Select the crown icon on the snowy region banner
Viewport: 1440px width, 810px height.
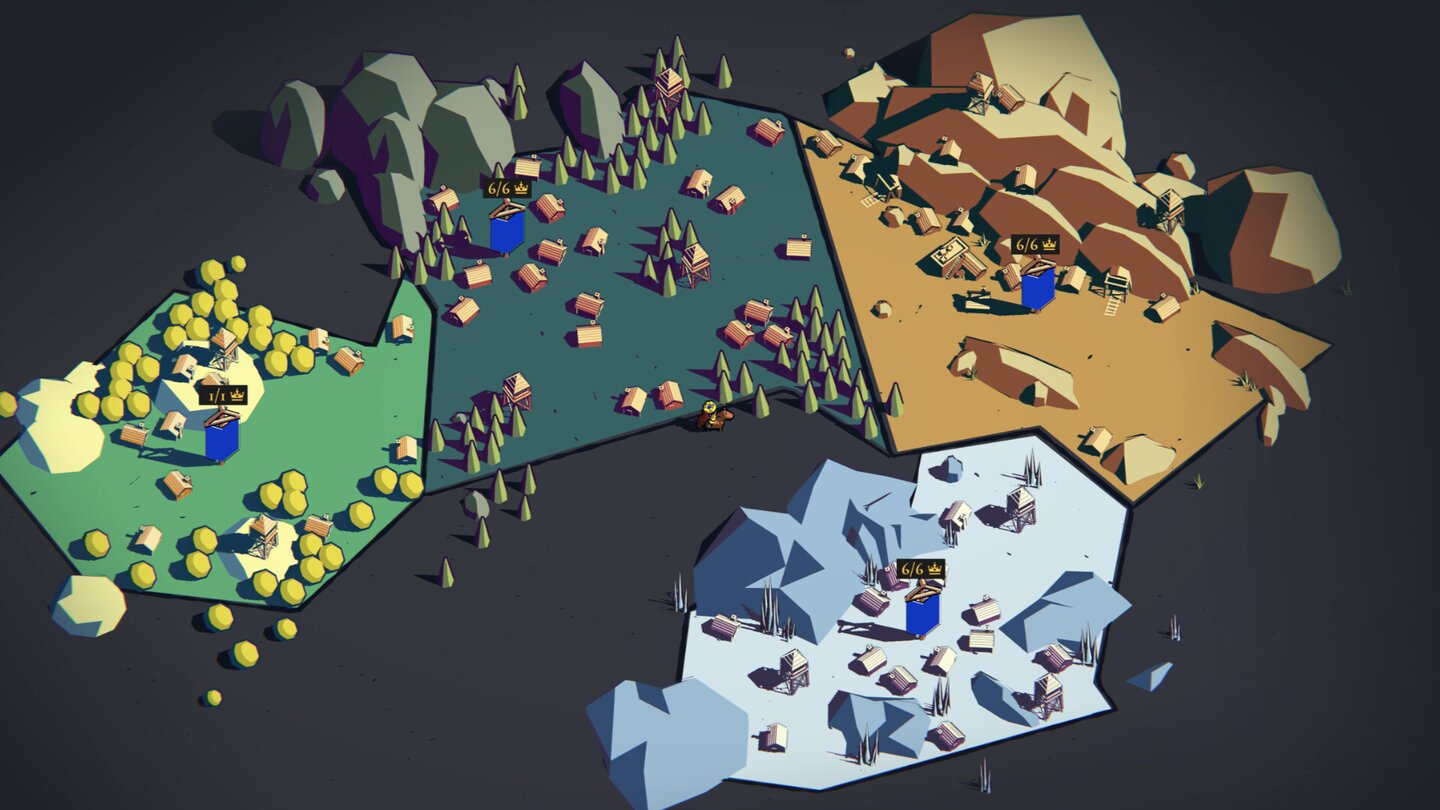pos(934,569)
